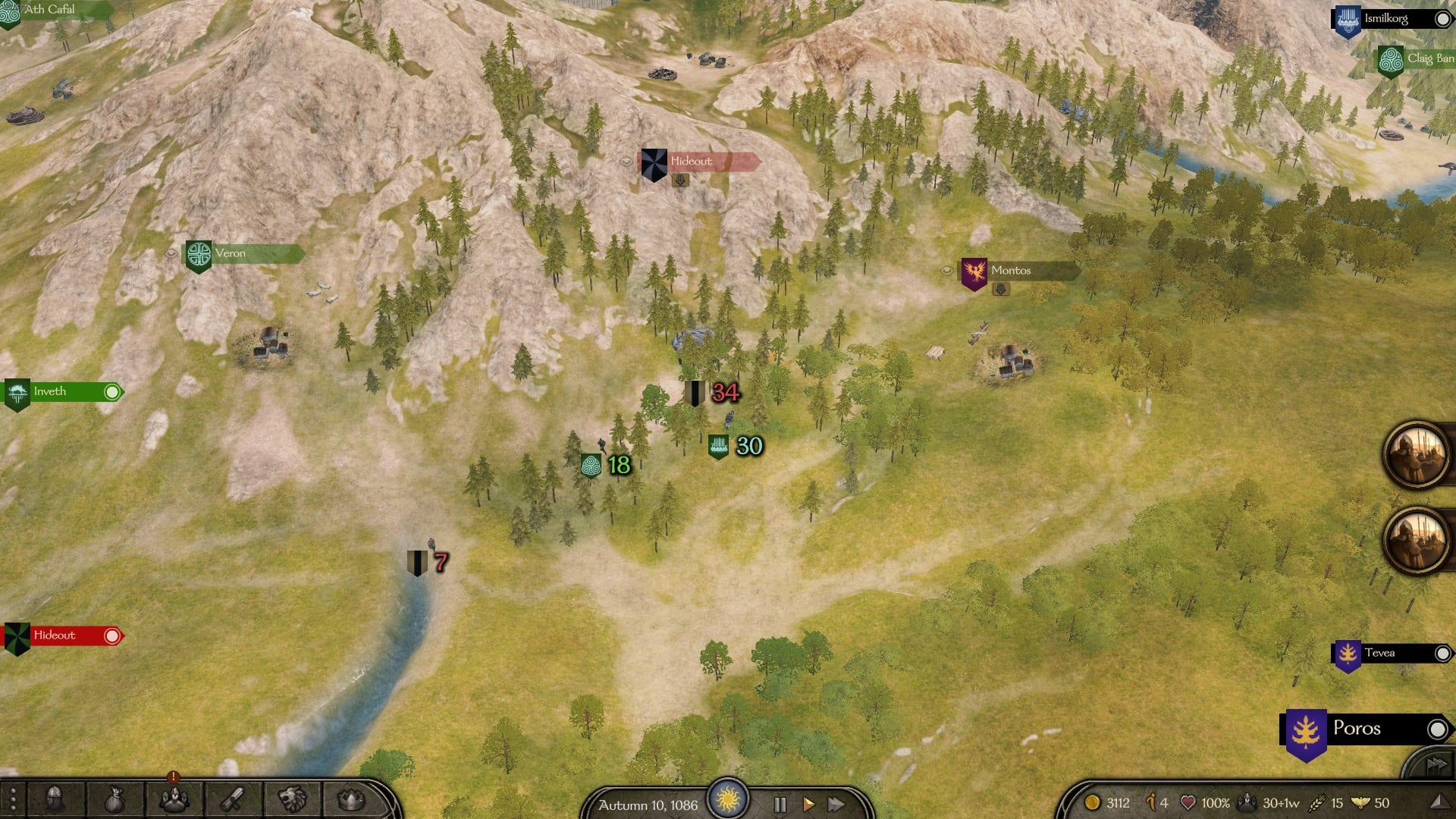Select the Veron village nameplate
The height and width of the screenshot is (819, 1456).
(231, 253)
